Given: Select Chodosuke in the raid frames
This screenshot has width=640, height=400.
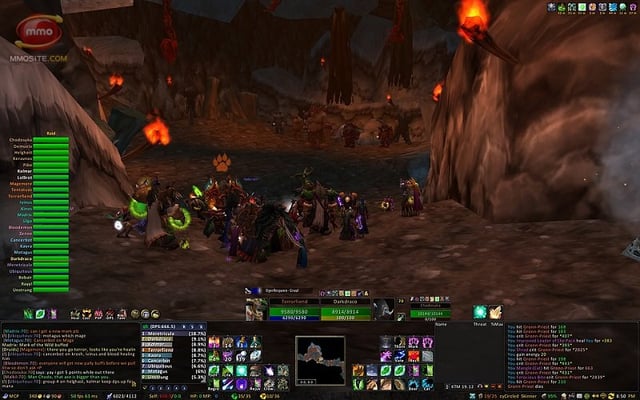Looking at the screenshot, I should coord(50,141).
